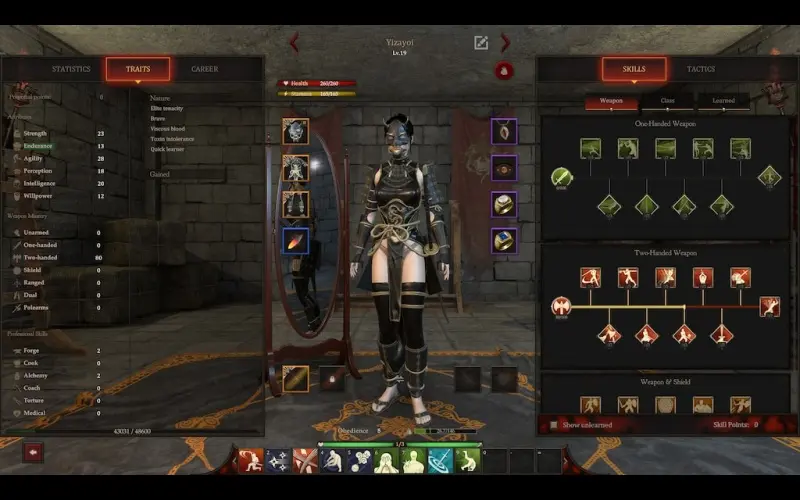800x500 pixels.
Task: Select the Weapon skills category
Action: click(x=611, y=101)
